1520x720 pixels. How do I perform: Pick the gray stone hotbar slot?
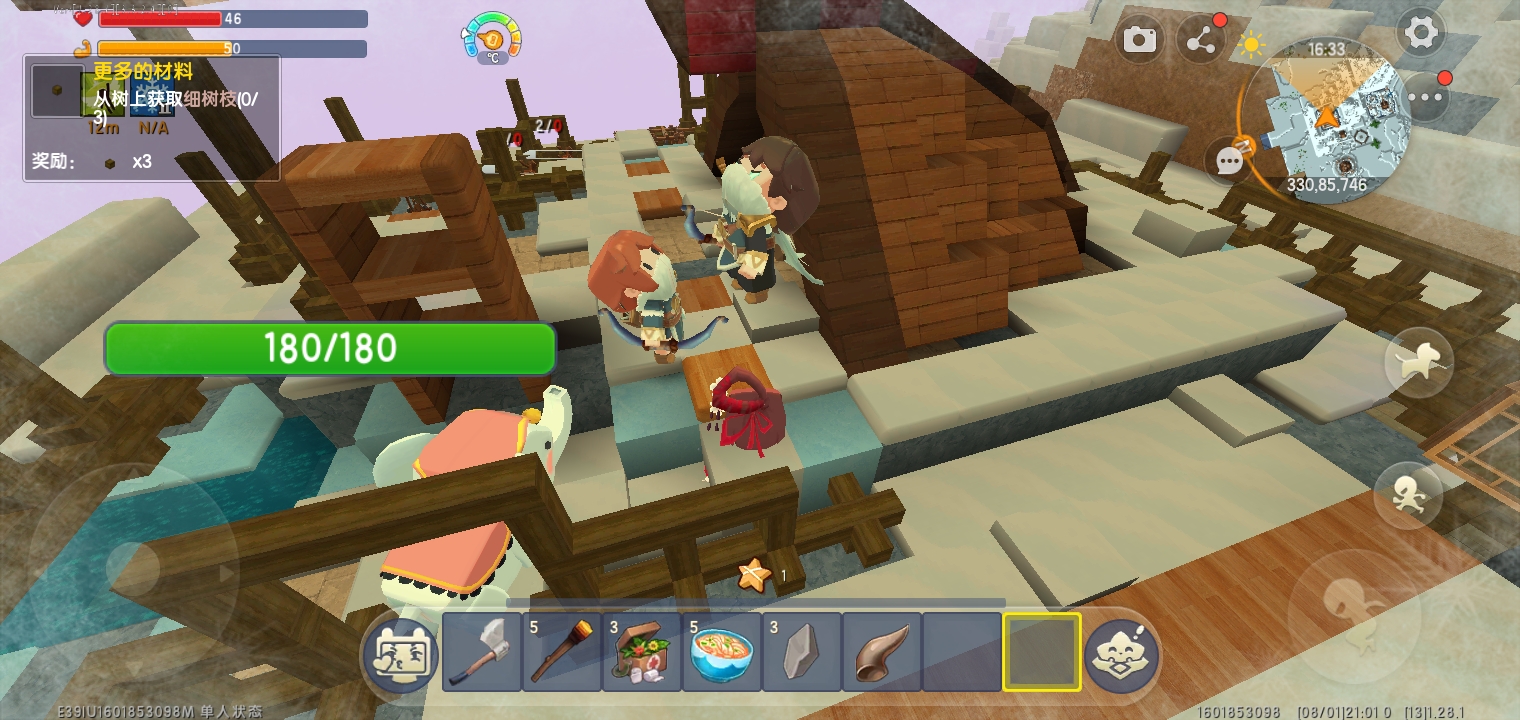802,652
